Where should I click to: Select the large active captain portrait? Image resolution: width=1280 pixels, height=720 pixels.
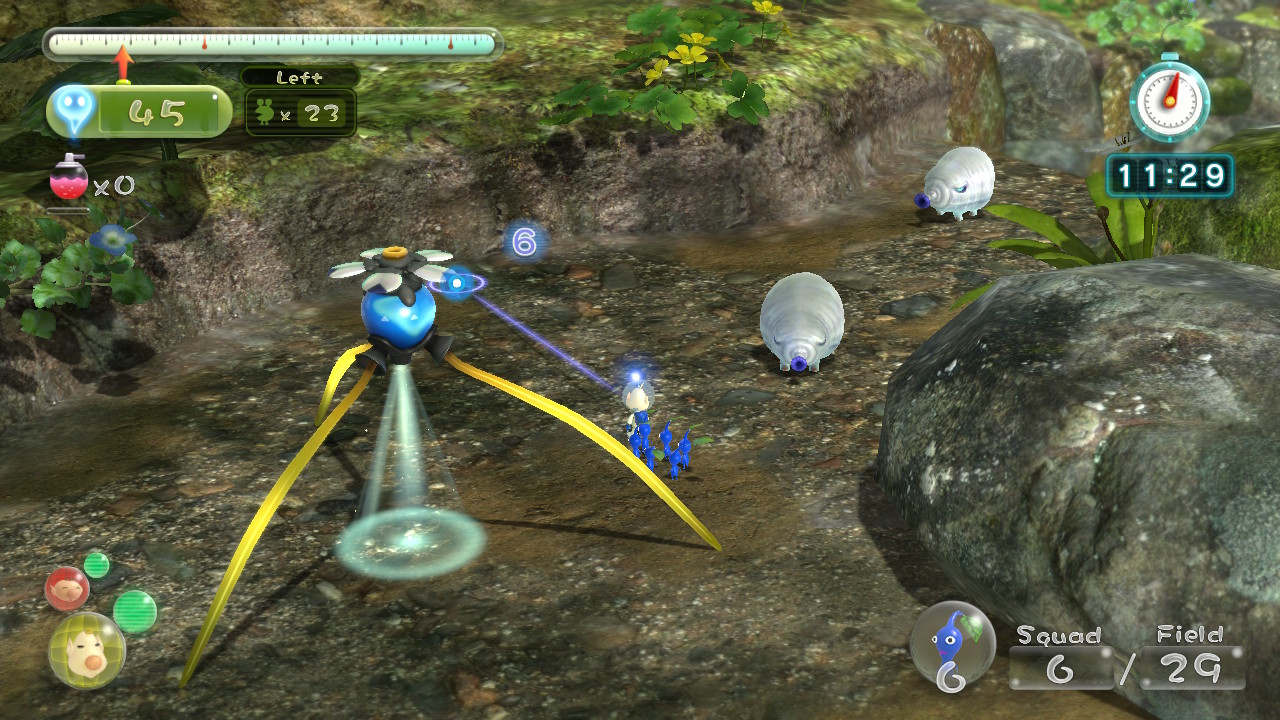[x=87, y=651]
